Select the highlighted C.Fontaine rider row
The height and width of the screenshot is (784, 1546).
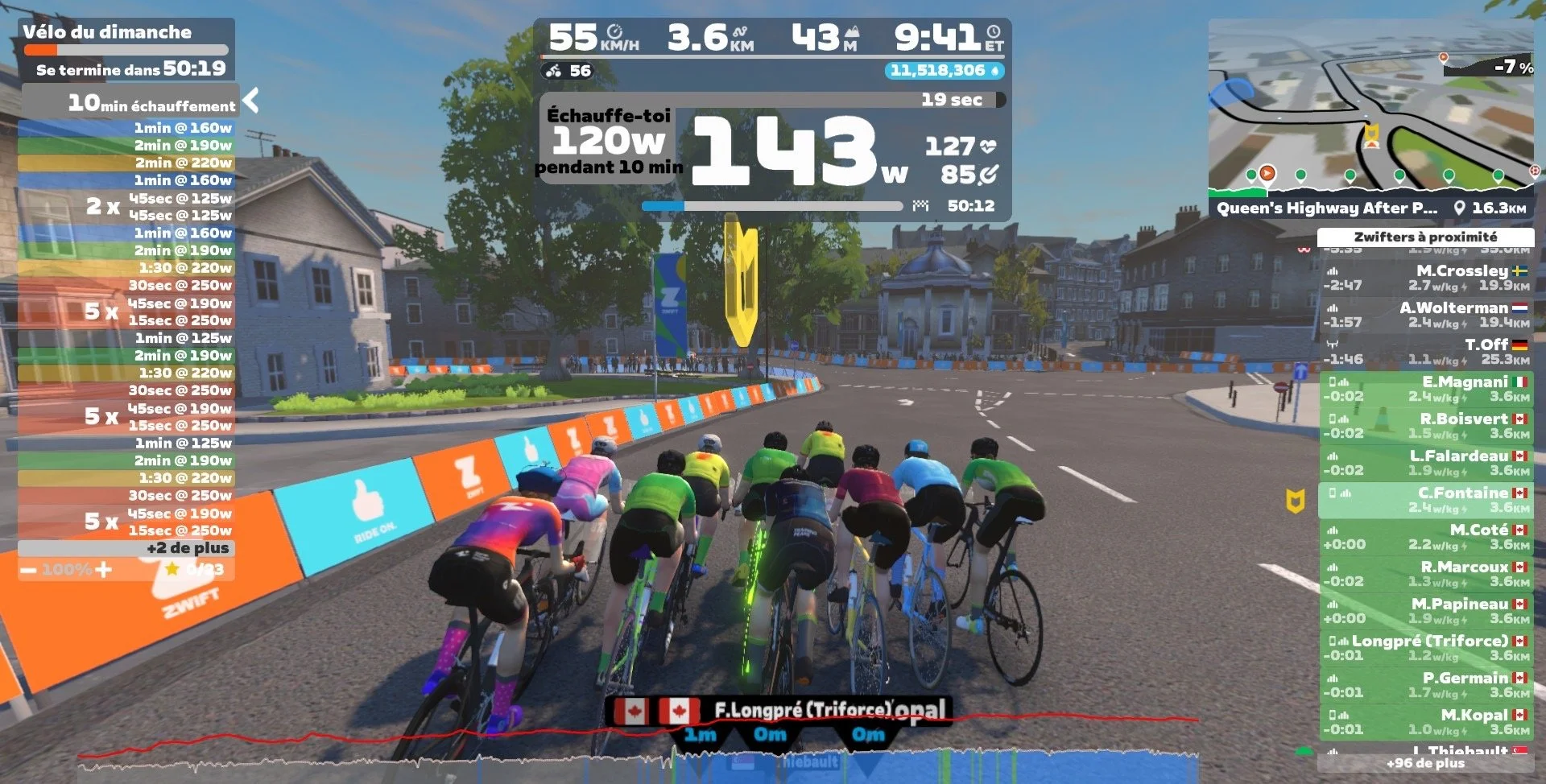1425,500
